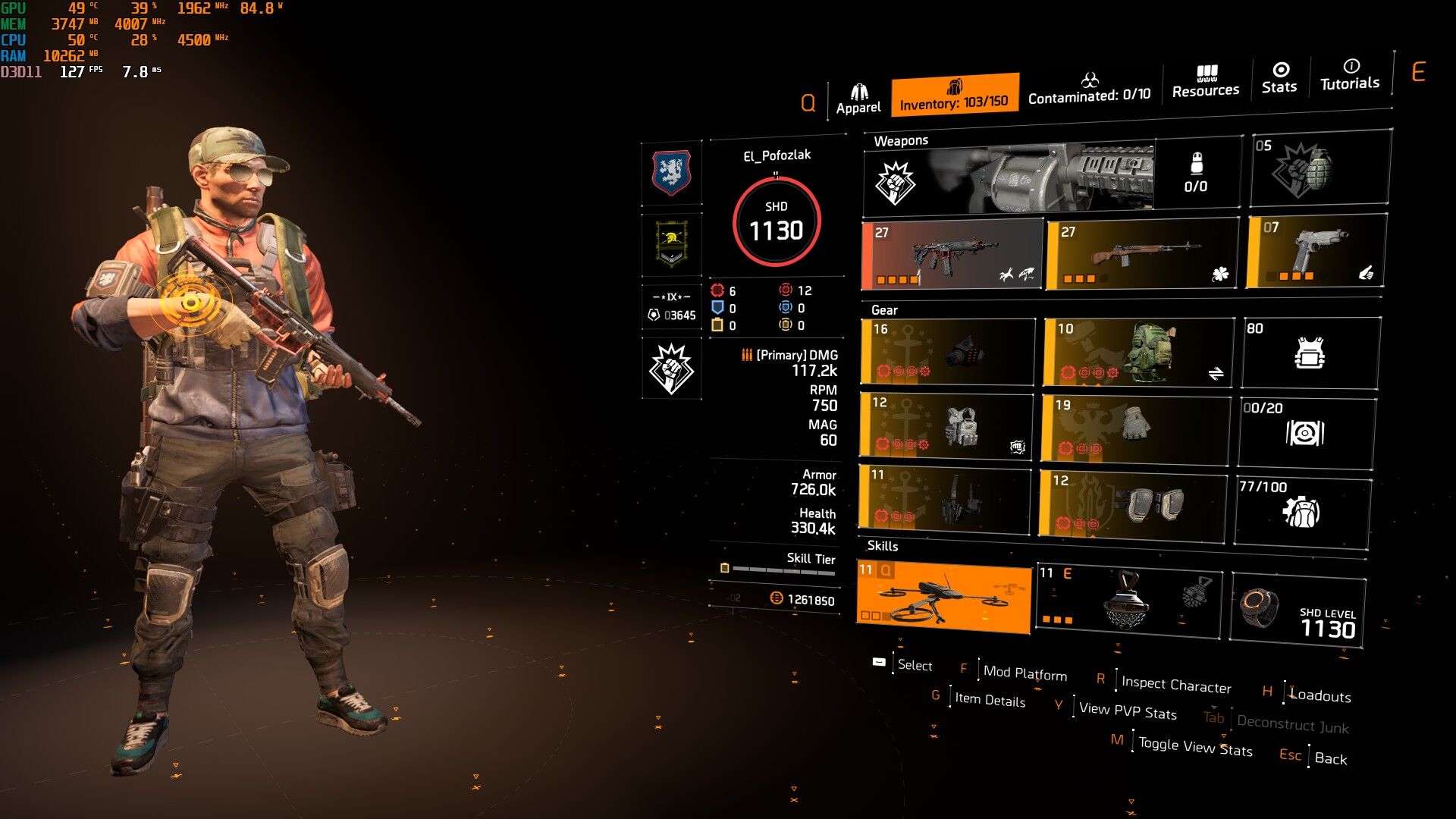This screenshot has height=819, width=1456.
Task: Open the Tutorials tab
Action: point(1349,75)
